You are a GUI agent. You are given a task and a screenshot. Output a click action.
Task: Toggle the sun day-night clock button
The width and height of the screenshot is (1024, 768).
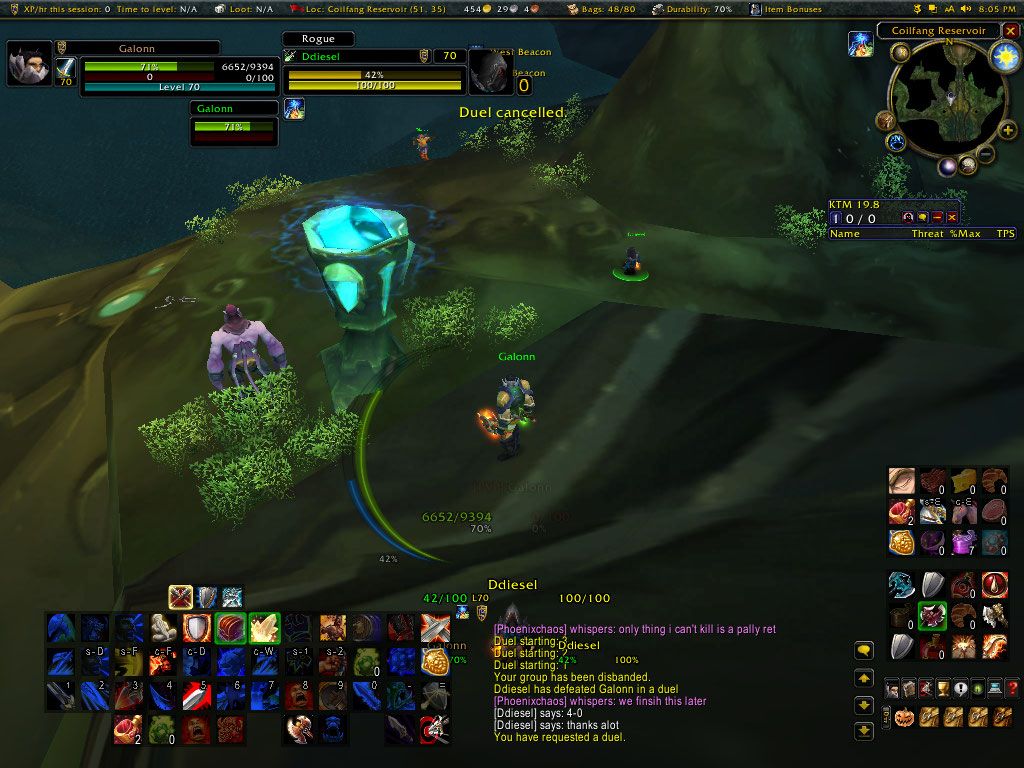pyautogui.click(x=1002, y=57)
